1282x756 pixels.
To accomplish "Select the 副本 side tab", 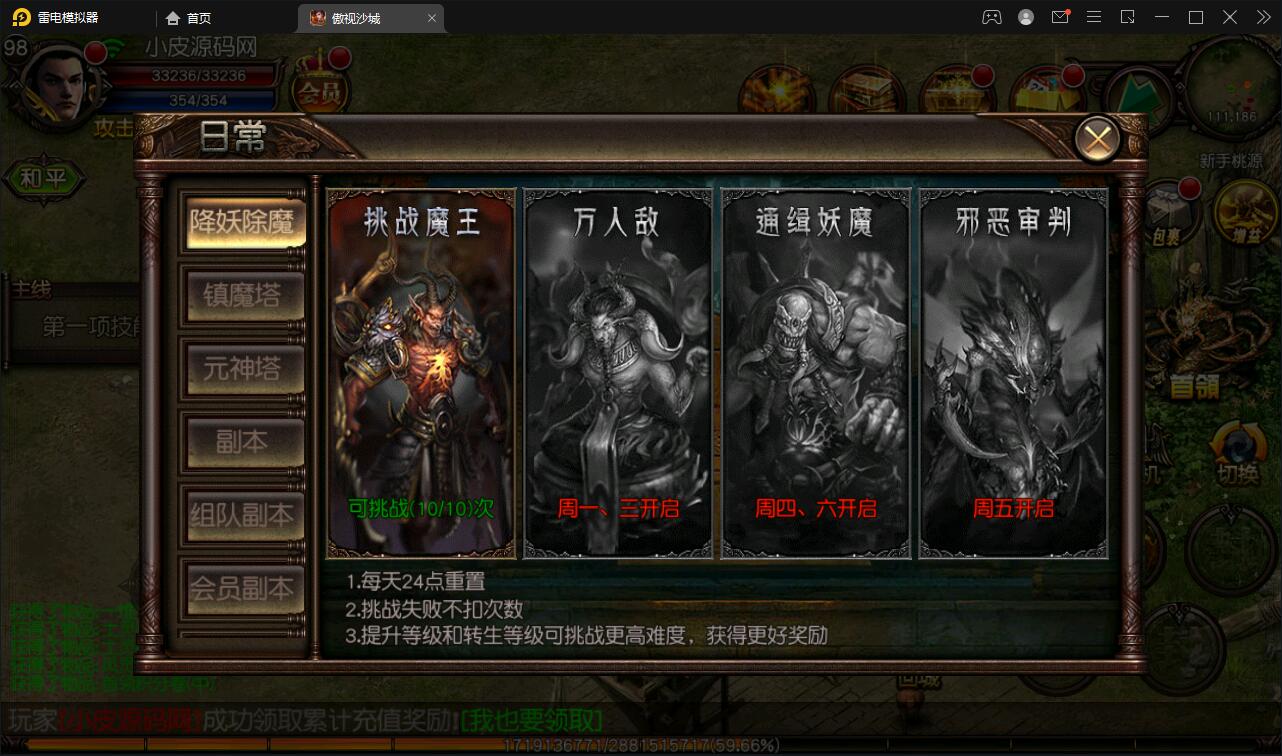I will click(243, 443).
